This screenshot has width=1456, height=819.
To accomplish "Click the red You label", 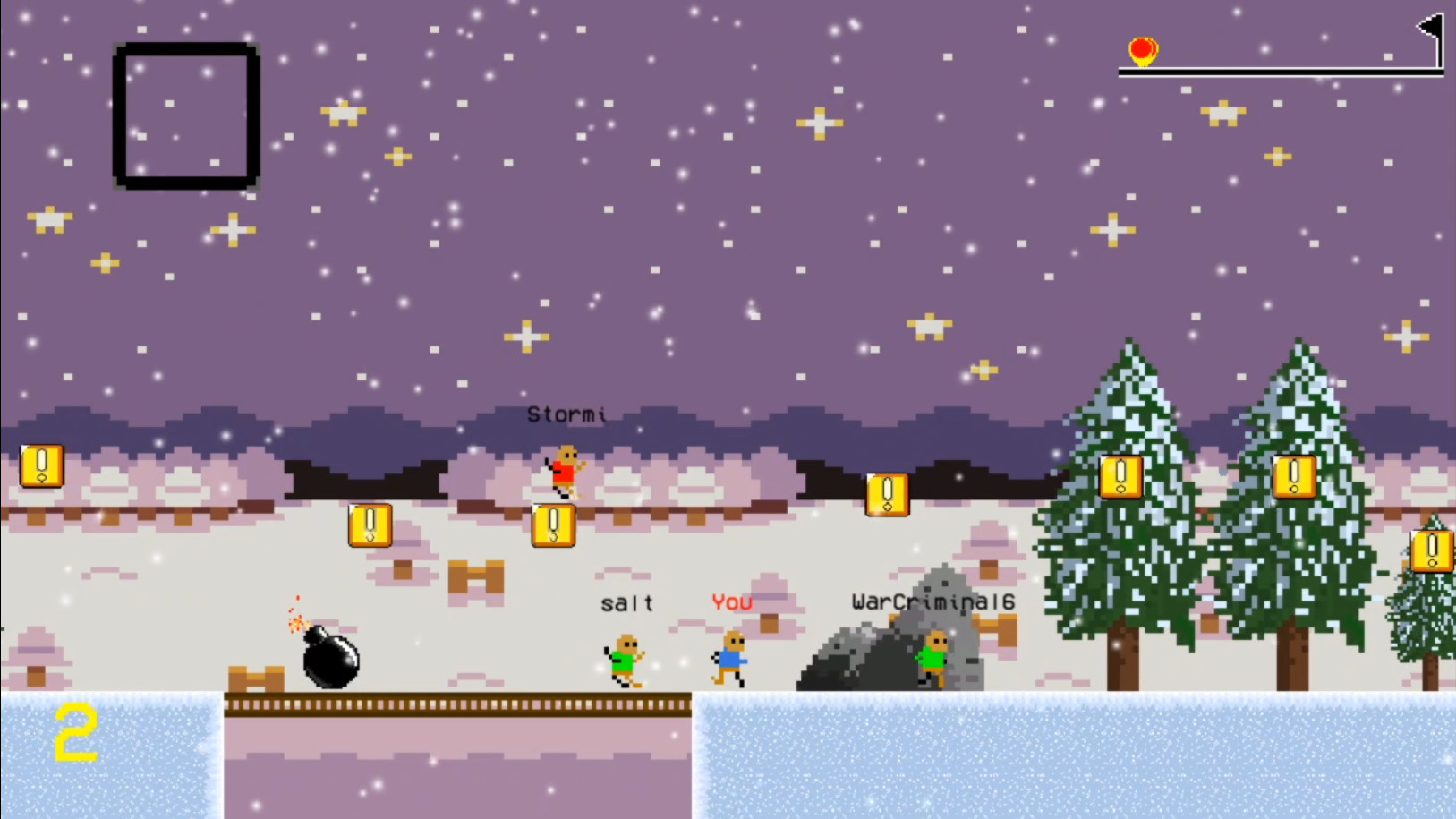I will coord(731,602).
